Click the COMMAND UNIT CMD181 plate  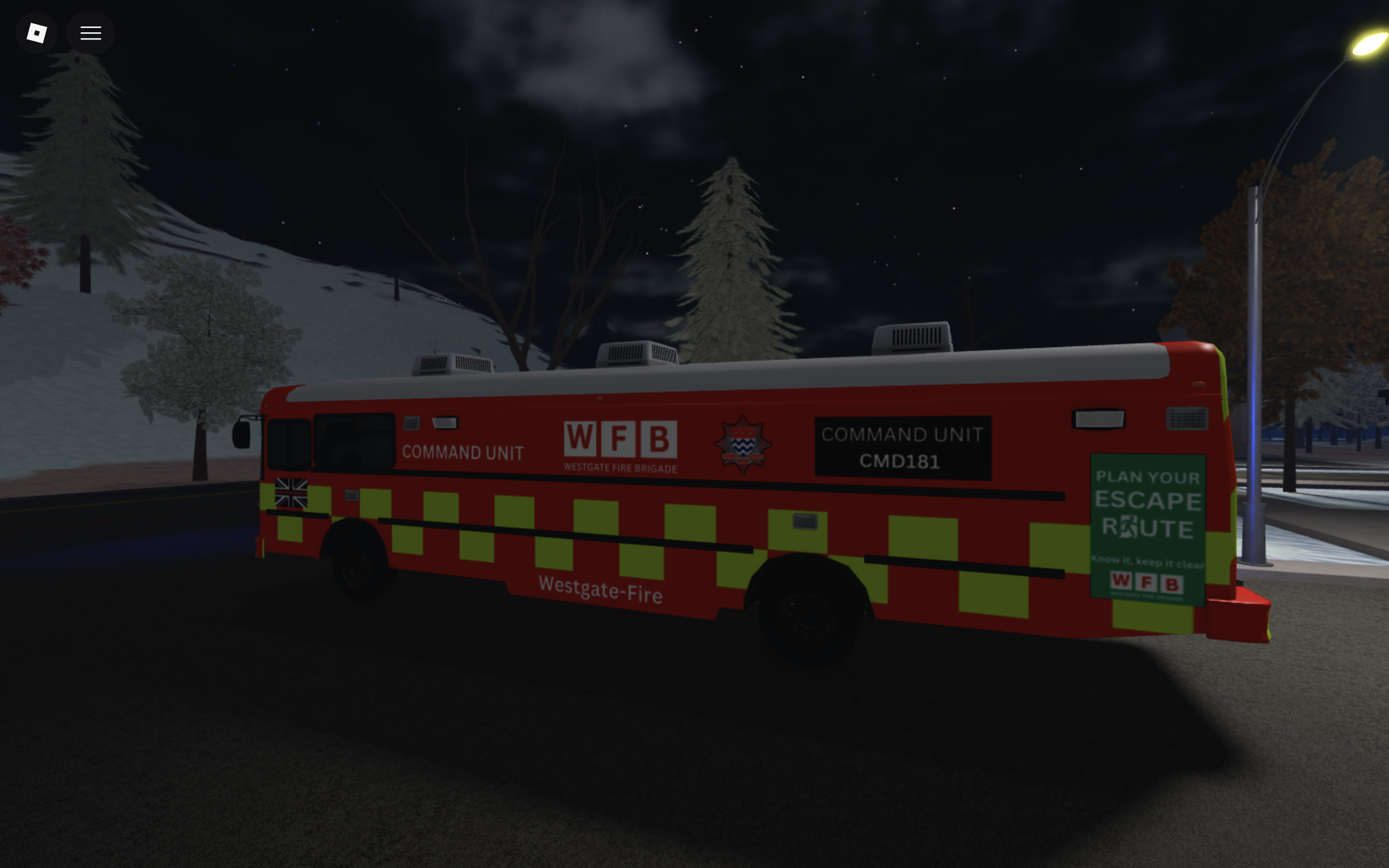point(902,447)
